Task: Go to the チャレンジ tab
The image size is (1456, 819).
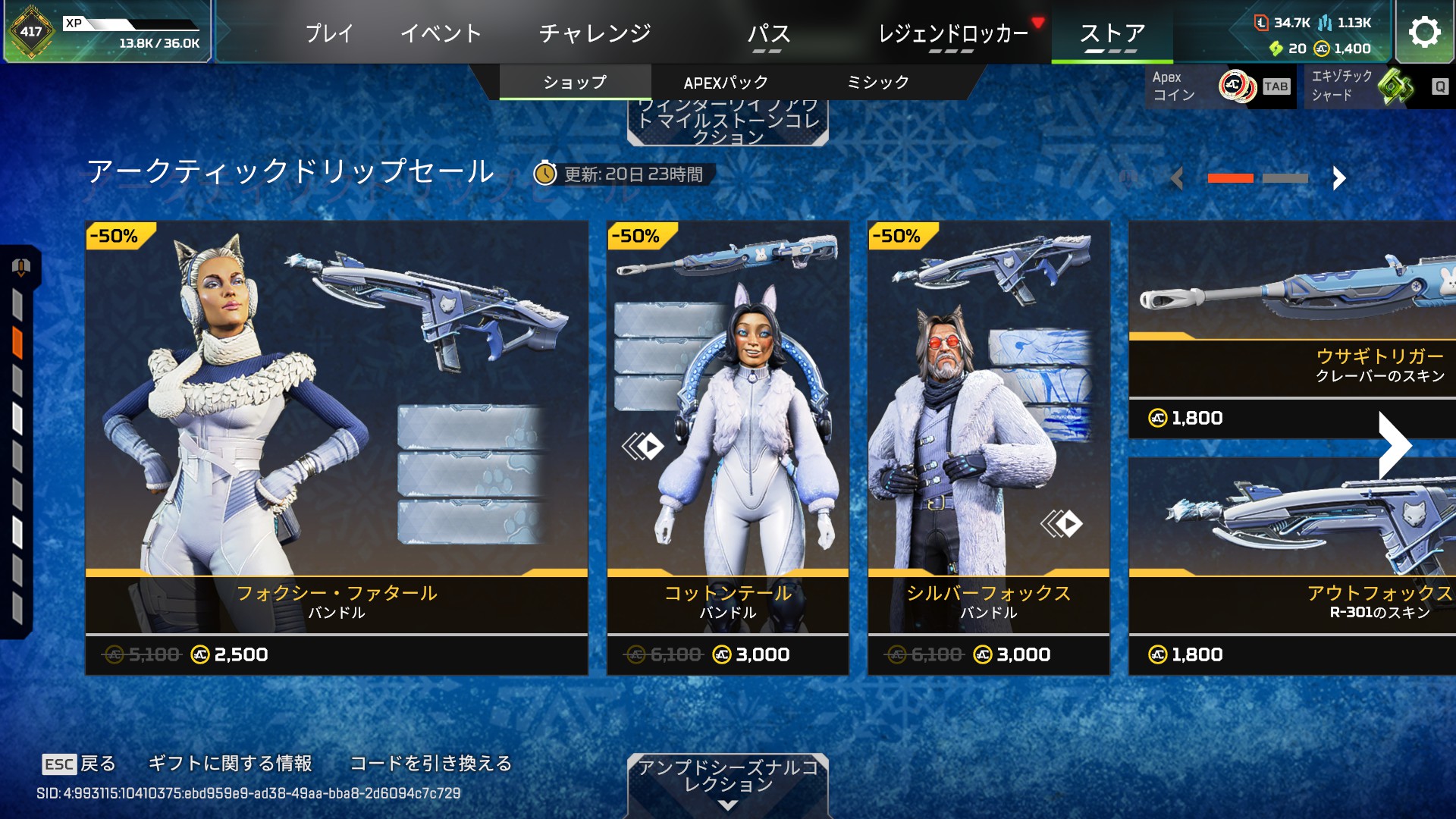Action: [x=595, y=33]
